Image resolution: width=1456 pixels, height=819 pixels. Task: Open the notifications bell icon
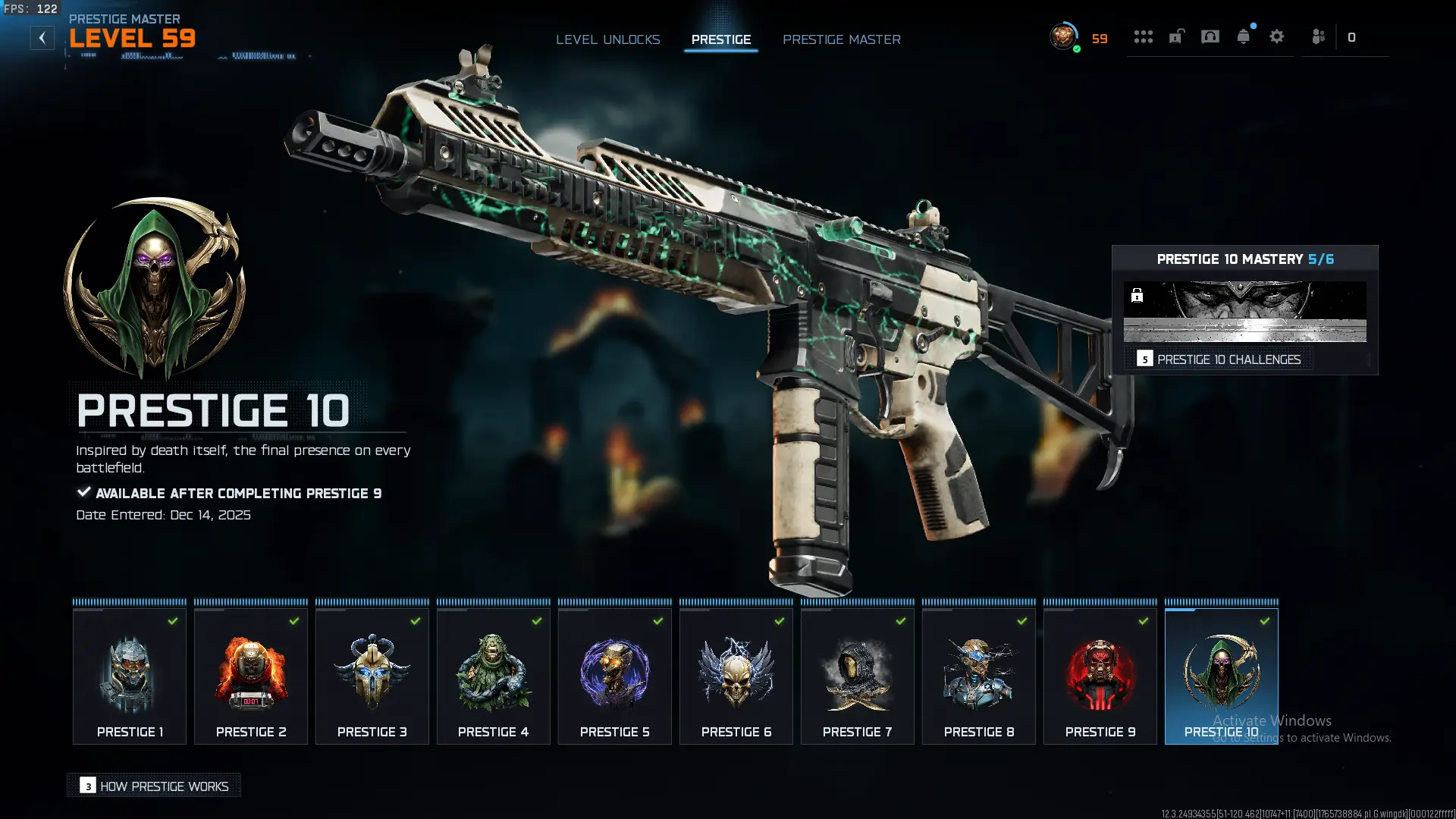coord(1244,36)
